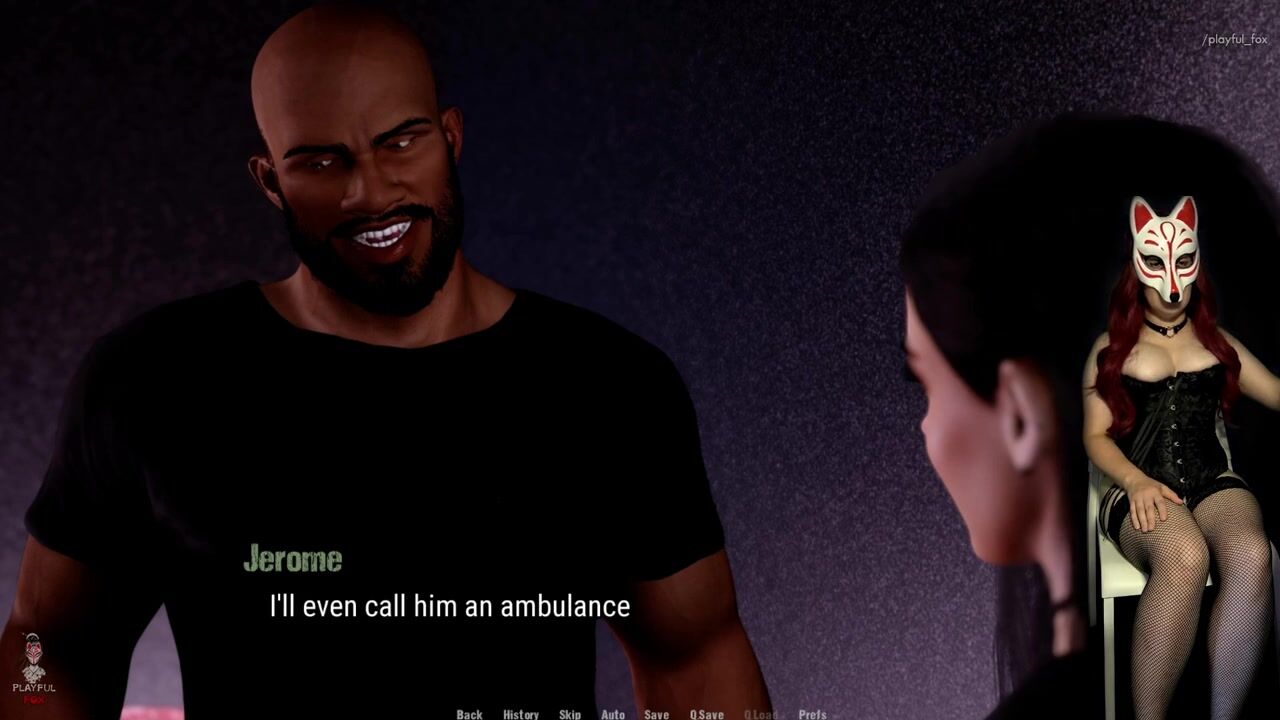Viewport: 1280px width, 720px height.
Task: Toggle Auto dialogue advance
Action: (613, 714)
